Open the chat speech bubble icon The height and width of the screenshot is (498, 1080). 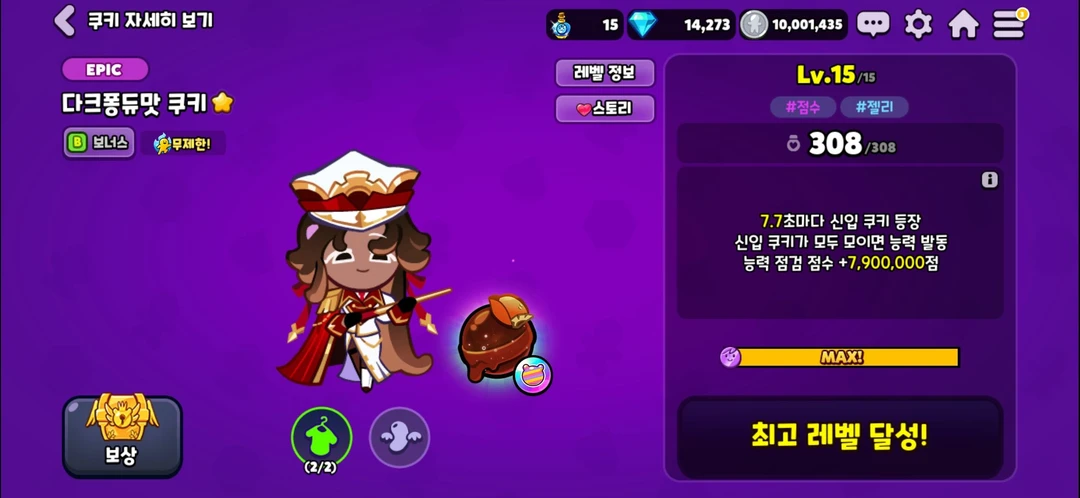click(x=873, y=24)
